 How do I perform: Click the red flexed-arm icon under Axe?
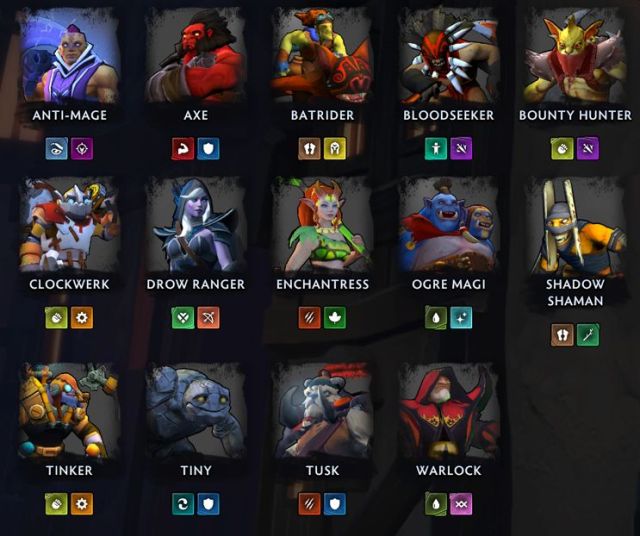[183, 149]
